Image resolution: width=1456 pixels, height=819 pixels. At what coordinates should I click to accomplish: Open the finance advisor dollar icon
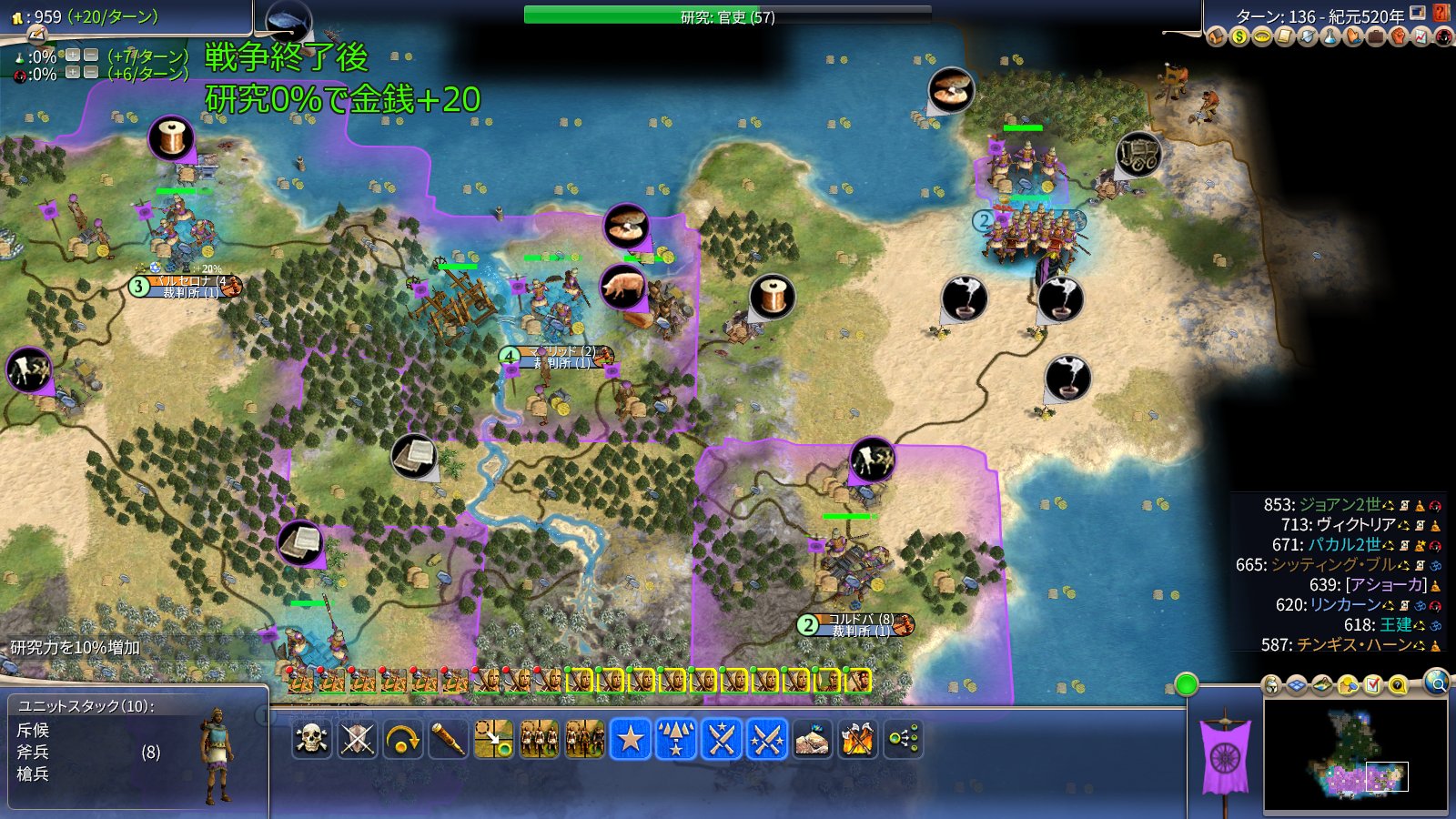tap(1239, 37)
